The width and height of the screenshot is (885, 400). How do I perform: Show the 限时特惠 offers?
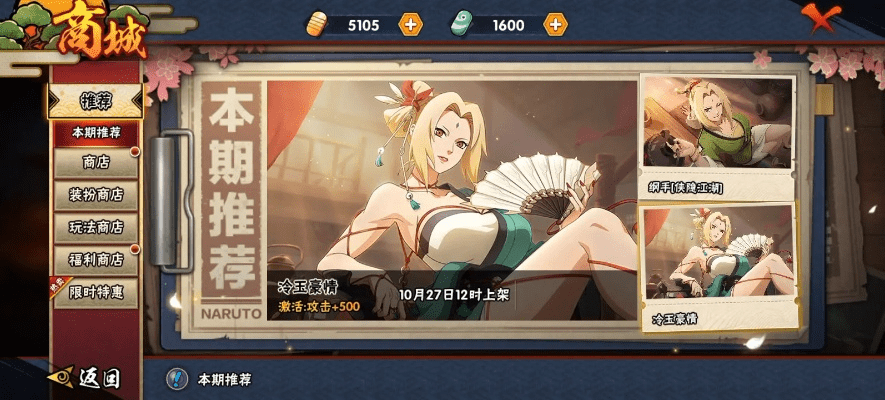point(95,292)
